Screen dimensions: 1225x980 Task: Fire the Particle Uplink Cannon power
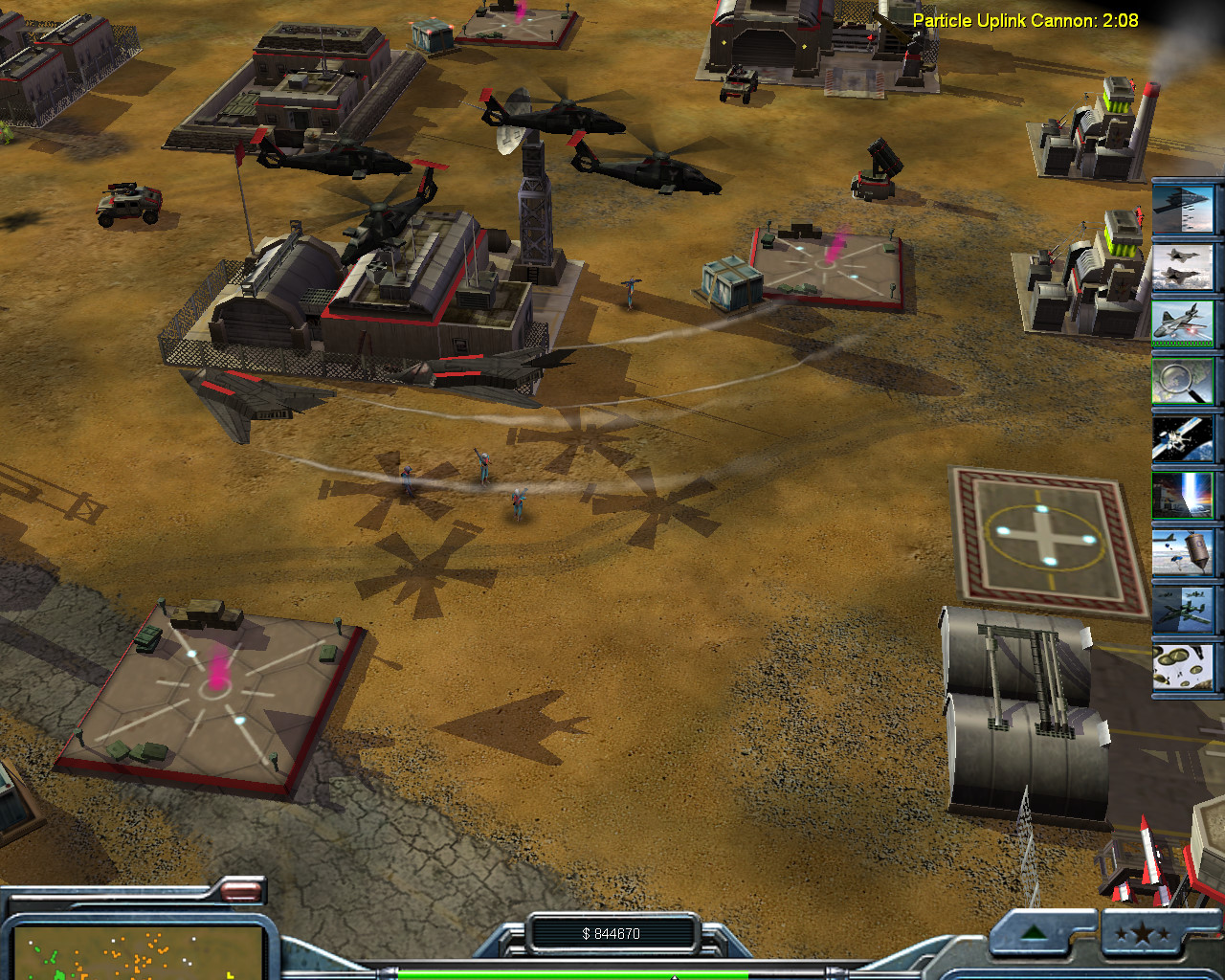point(1183,495)
